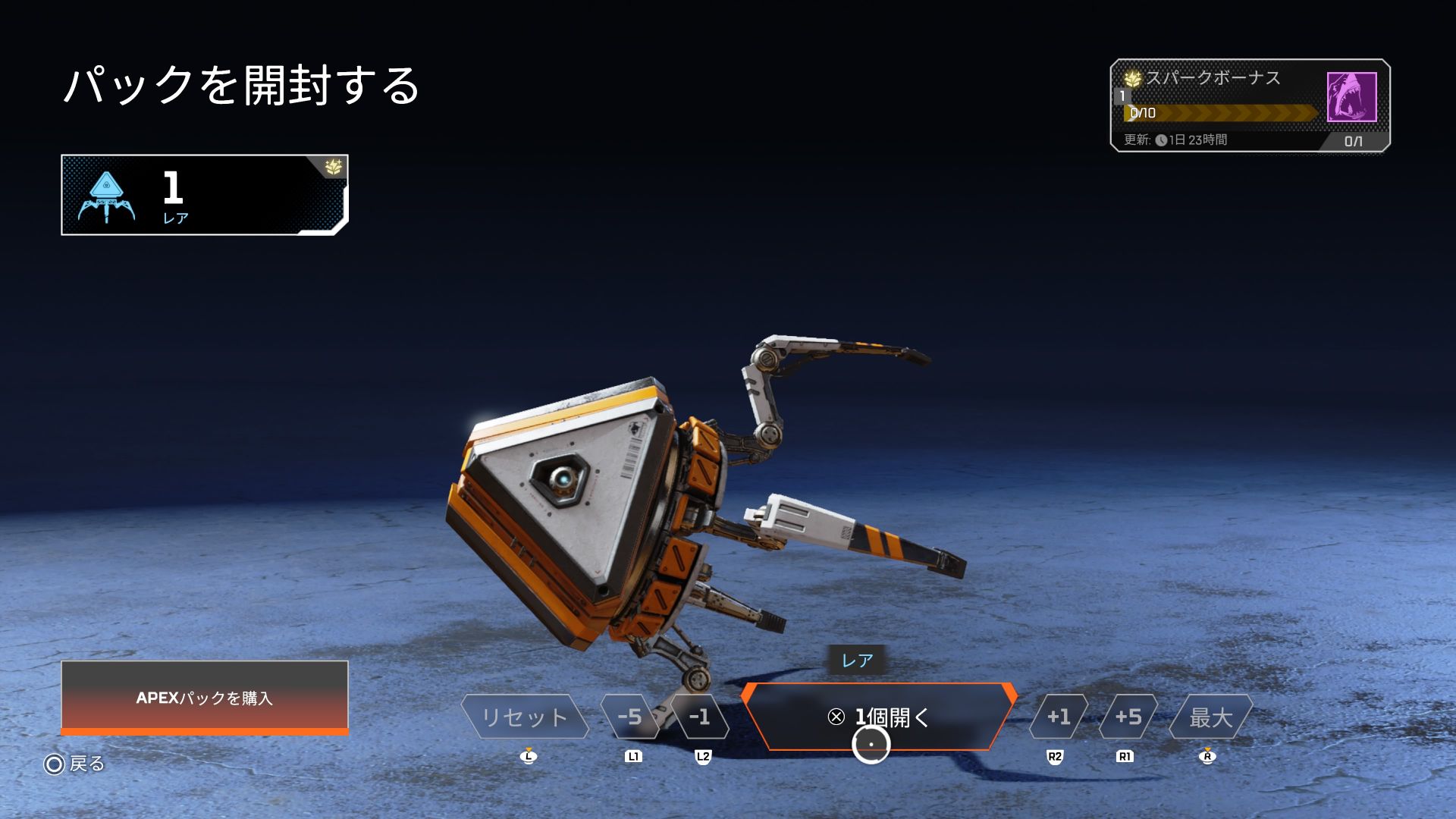This screenshot has width=1456, height=819.
Task: Add five packs with the +5 button
Action: coord(1128,717)
